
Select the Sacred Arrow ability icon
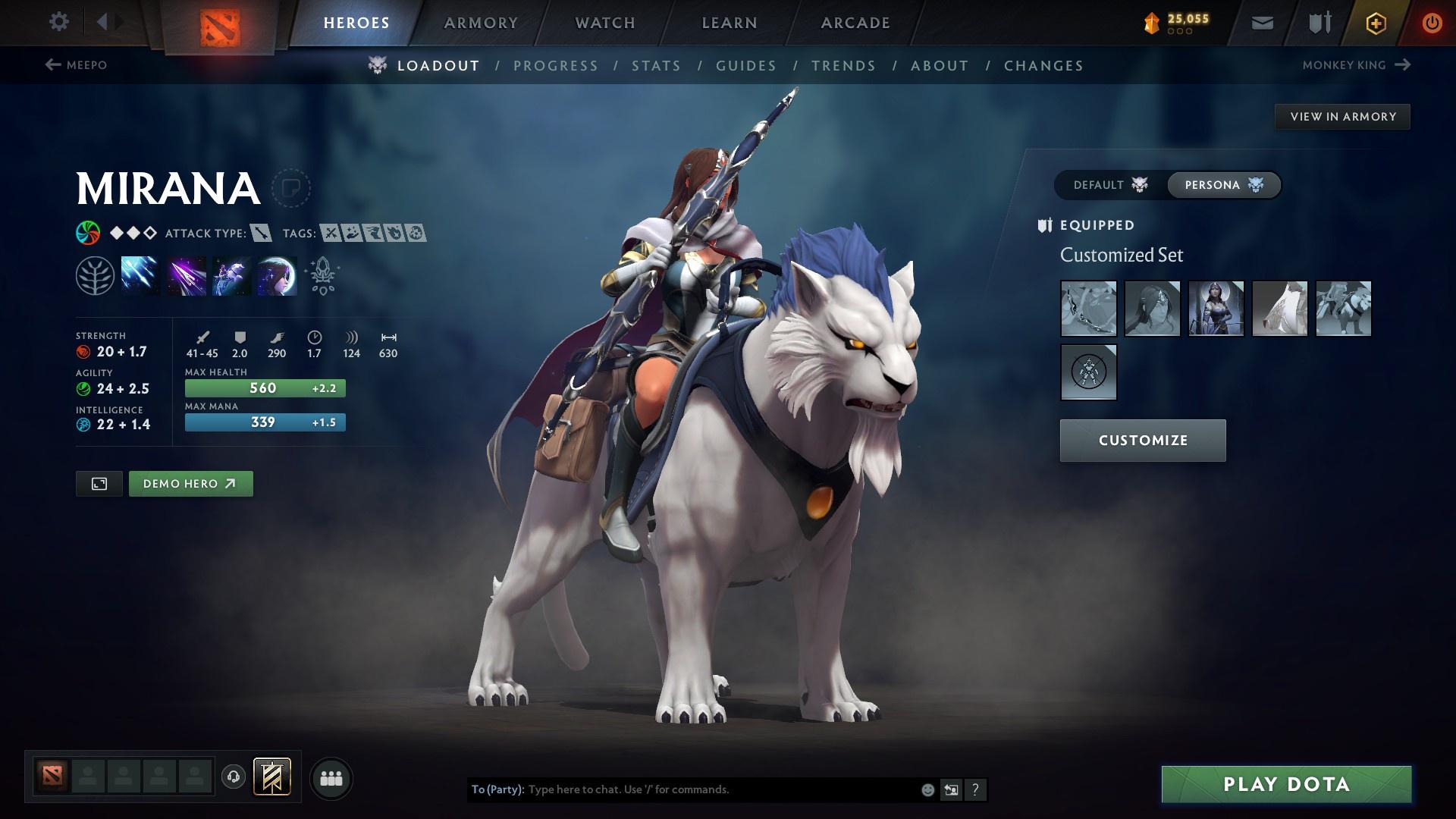point(184,275)
